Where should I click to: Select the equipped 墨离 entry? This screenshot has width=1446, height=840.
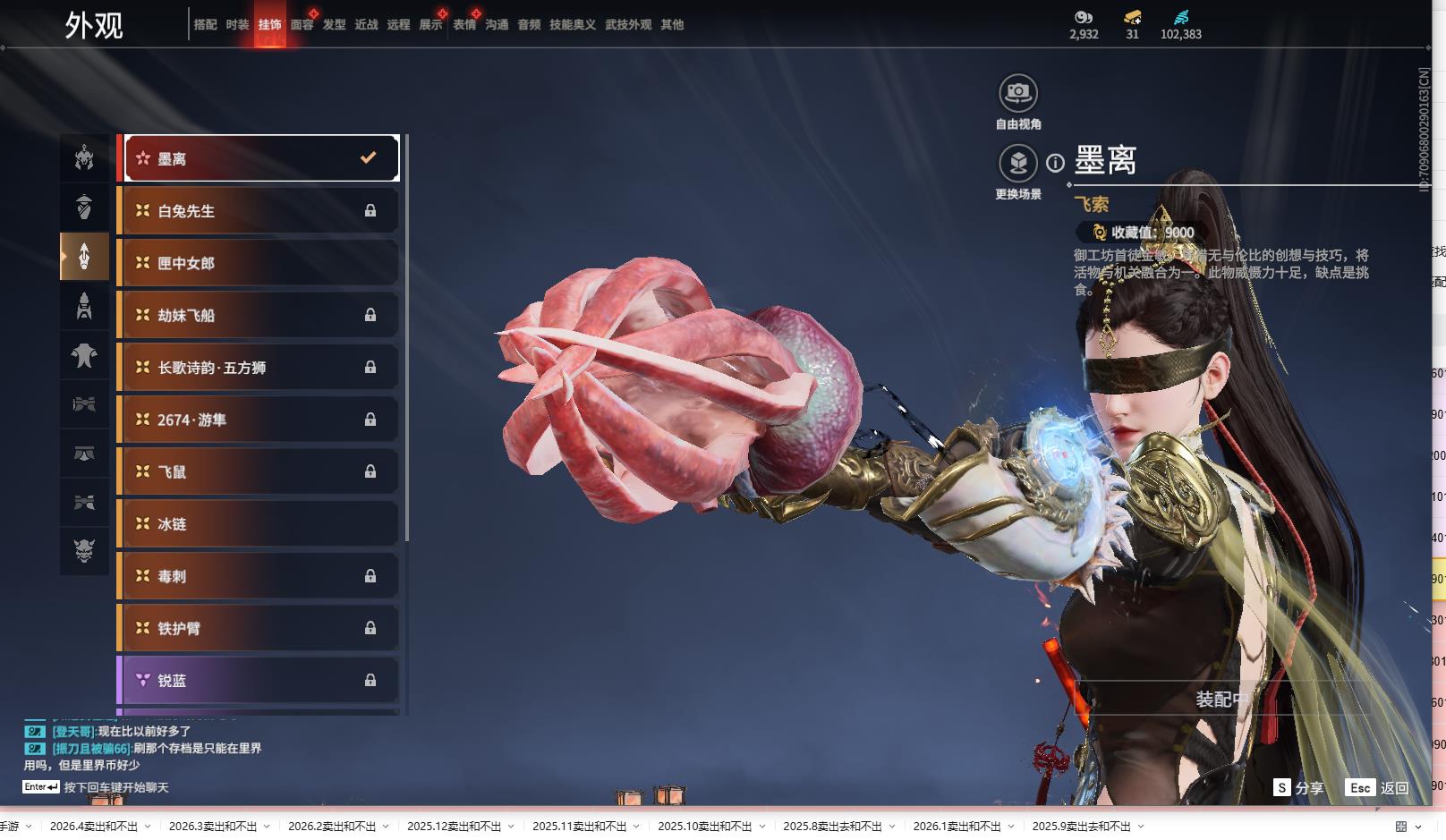pos(259,158)
